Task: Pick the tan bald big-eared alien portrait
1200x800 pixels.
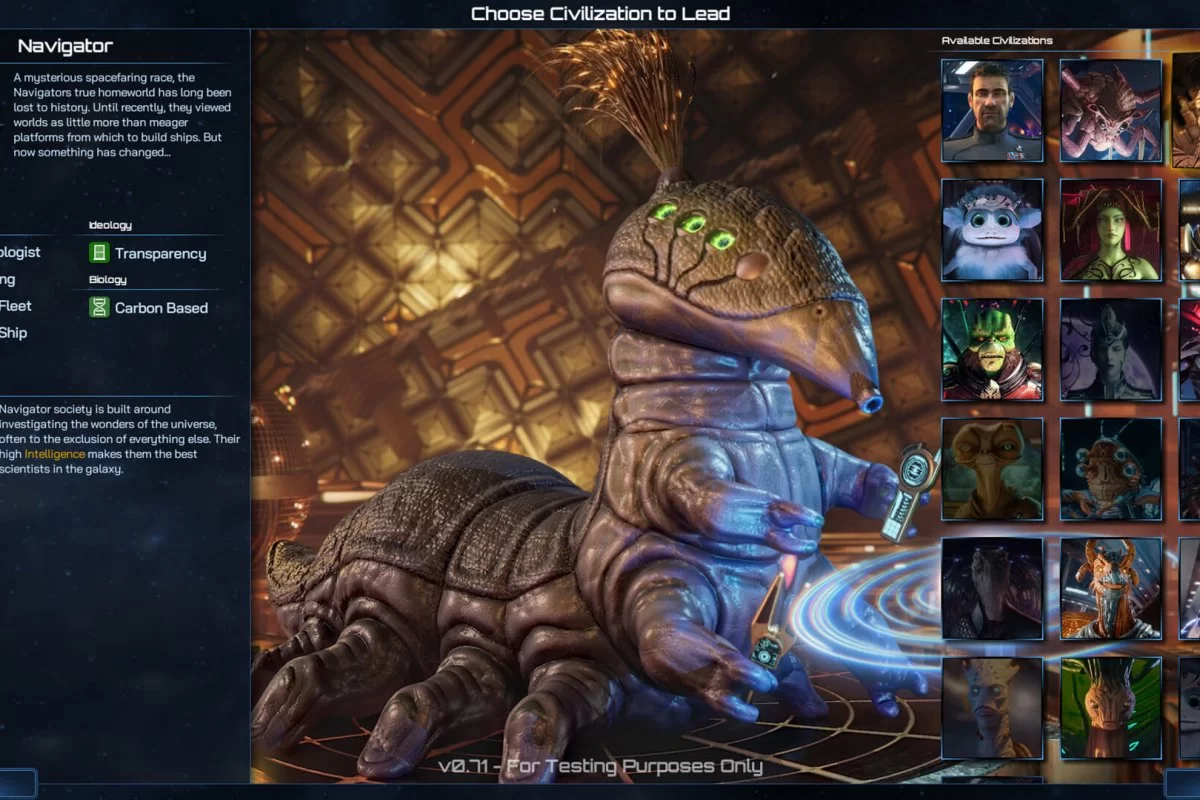Action: (x=992, y=469)
